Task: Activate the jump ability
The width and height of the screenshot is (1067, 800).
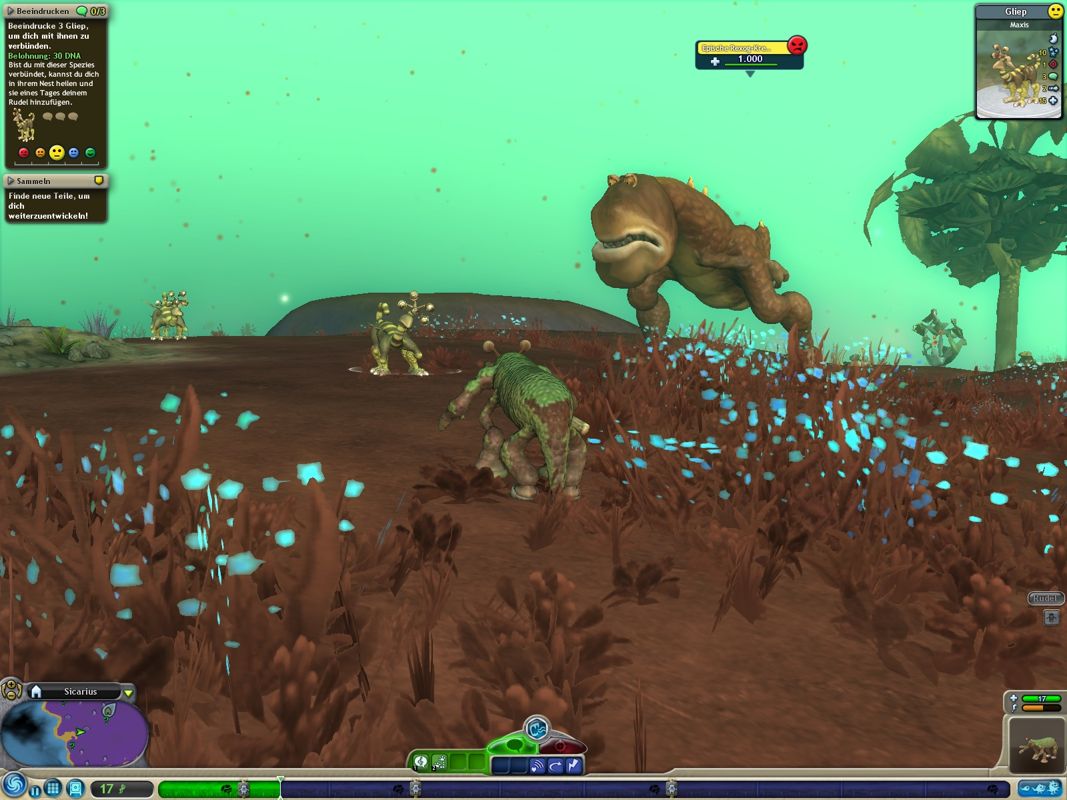Action: [x=556, y=766]
